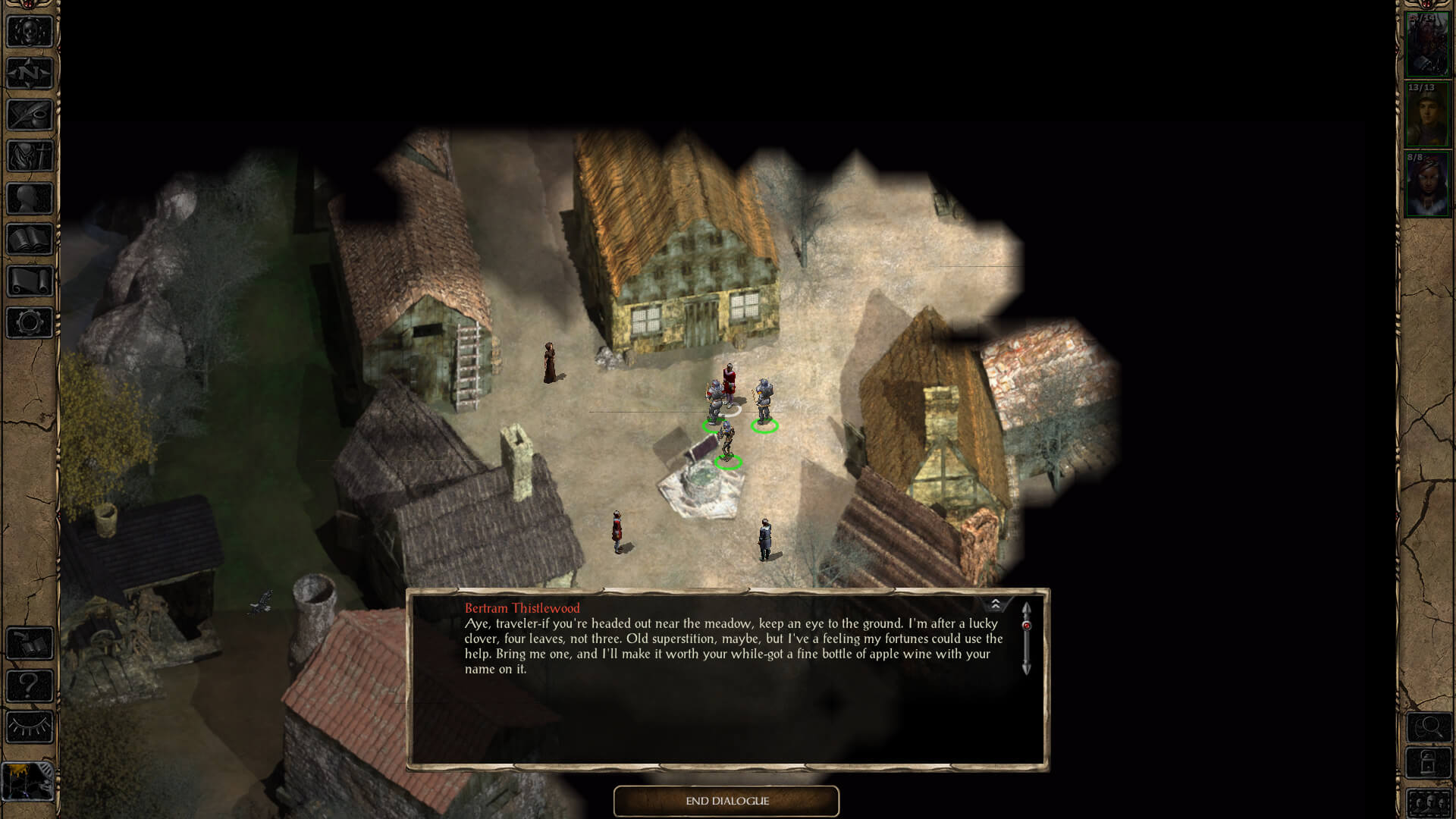
Task: Select the portrait with 8/8 hit points
Action: point(1427,185)
